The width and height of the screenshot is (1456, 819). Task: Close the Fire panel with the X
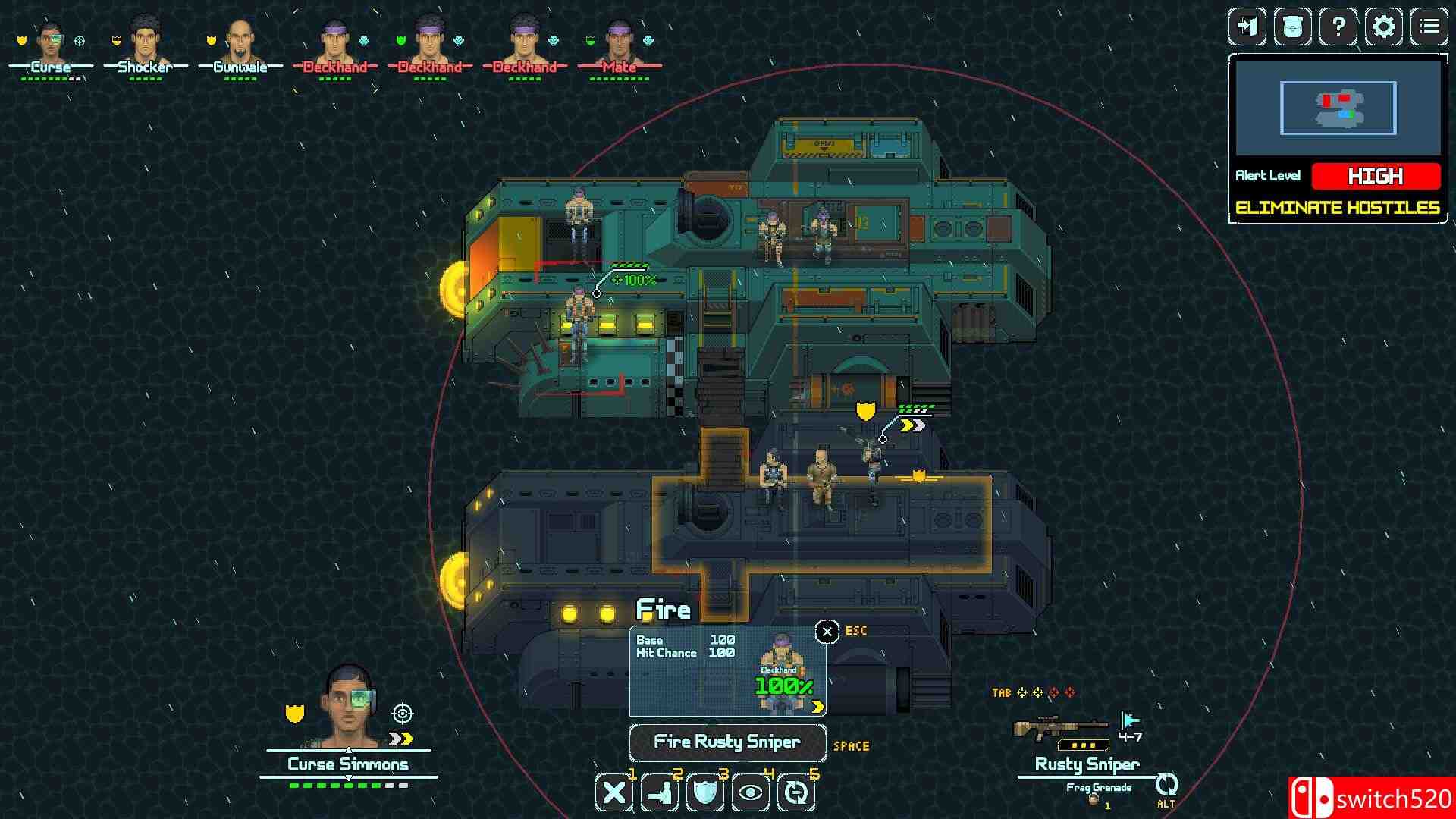827,631
